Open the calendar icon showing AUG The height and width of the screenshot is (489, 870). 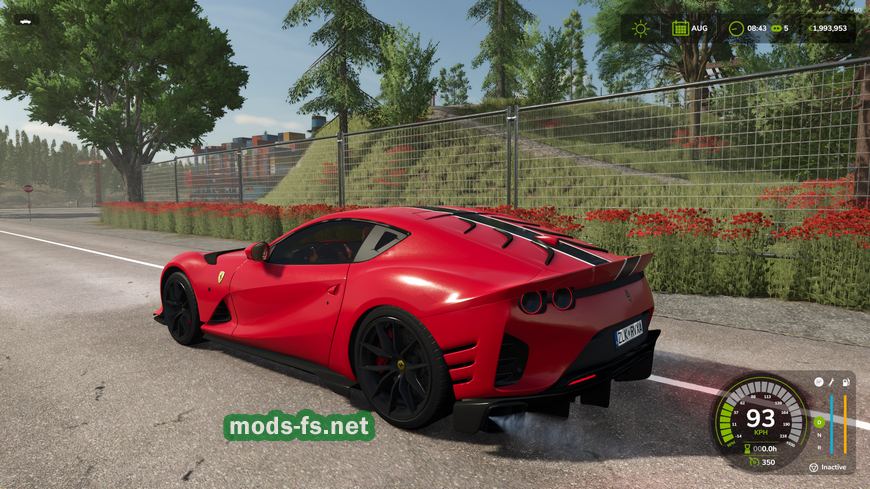(x=680, y=28)
